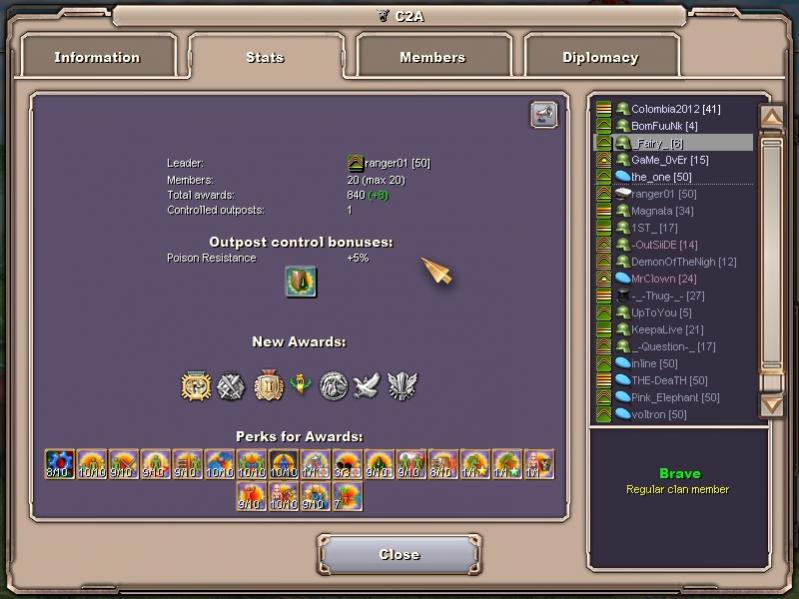Viewport: 799px width, 599px height.
Task: Choose voltron from the member list
Action: point(658,414)
